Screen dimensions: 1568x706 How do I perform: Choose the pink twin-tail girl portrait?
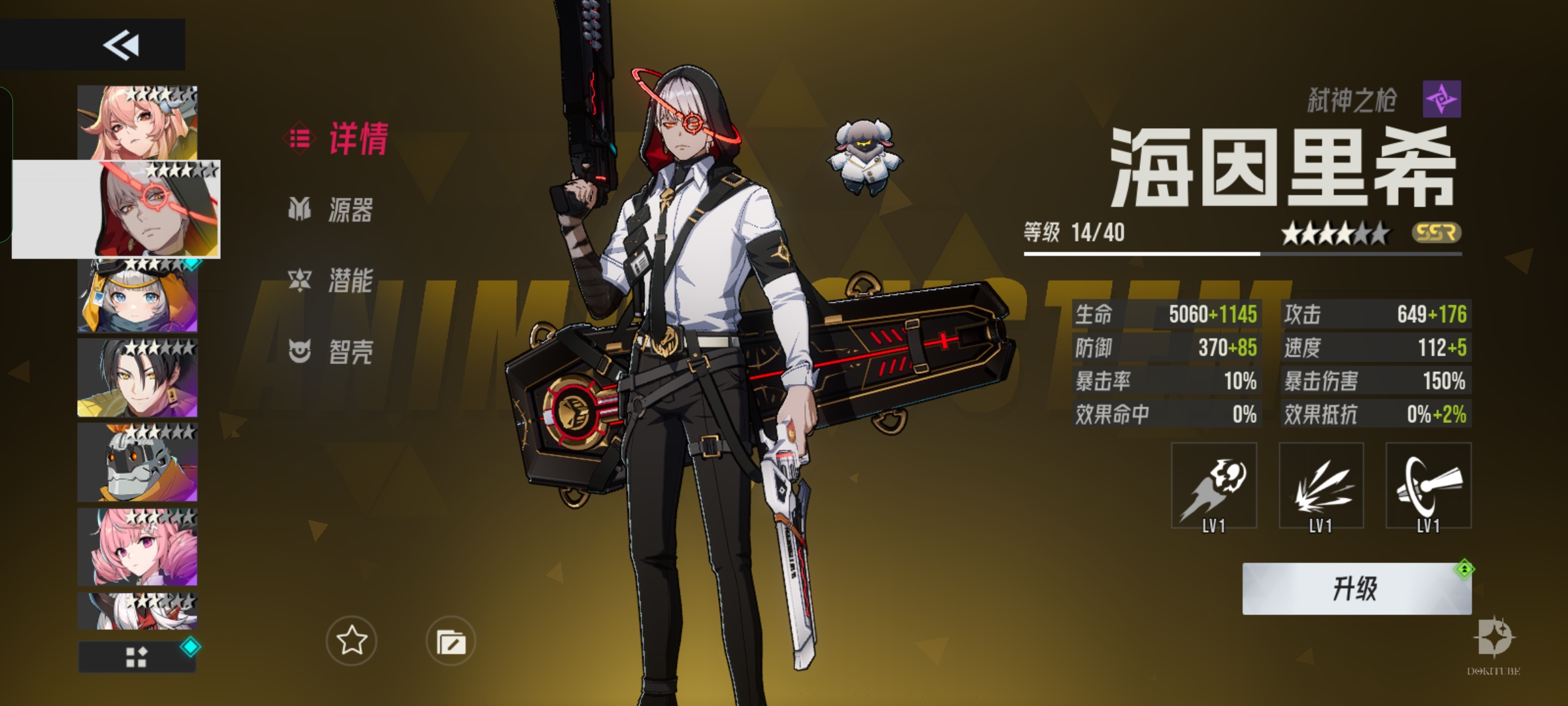click(137, 547)
